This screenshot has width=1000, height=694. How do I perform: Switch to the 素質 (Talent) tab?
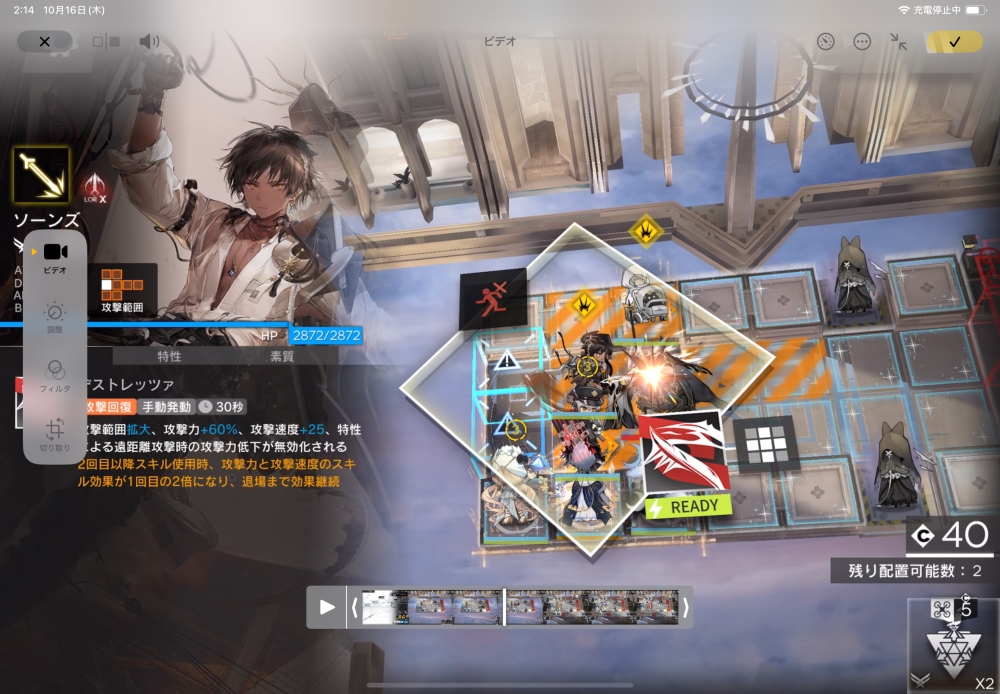click(x=282, y=356)
